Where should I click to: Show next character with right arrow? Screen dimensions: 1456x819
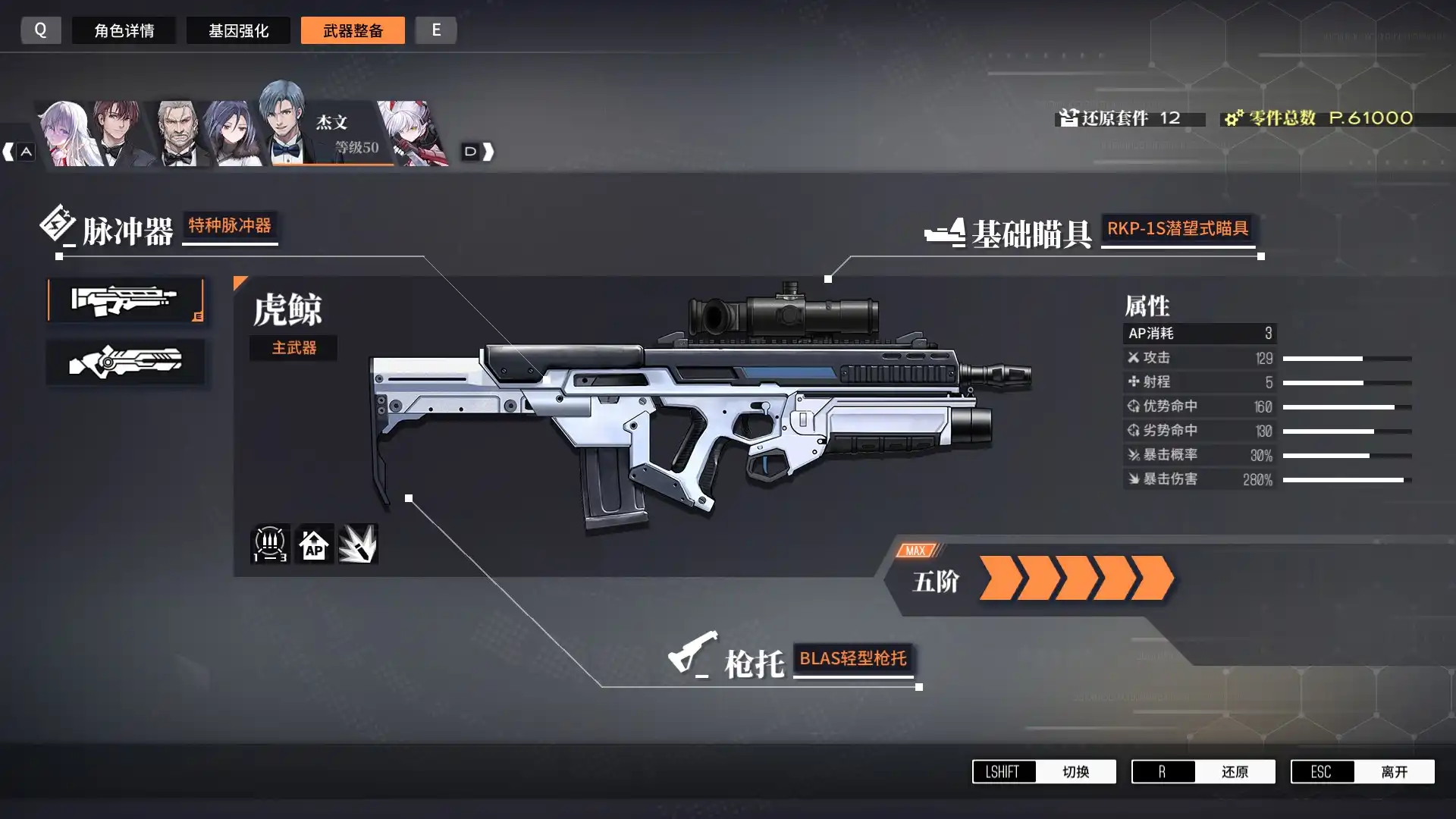coord(479,152)
